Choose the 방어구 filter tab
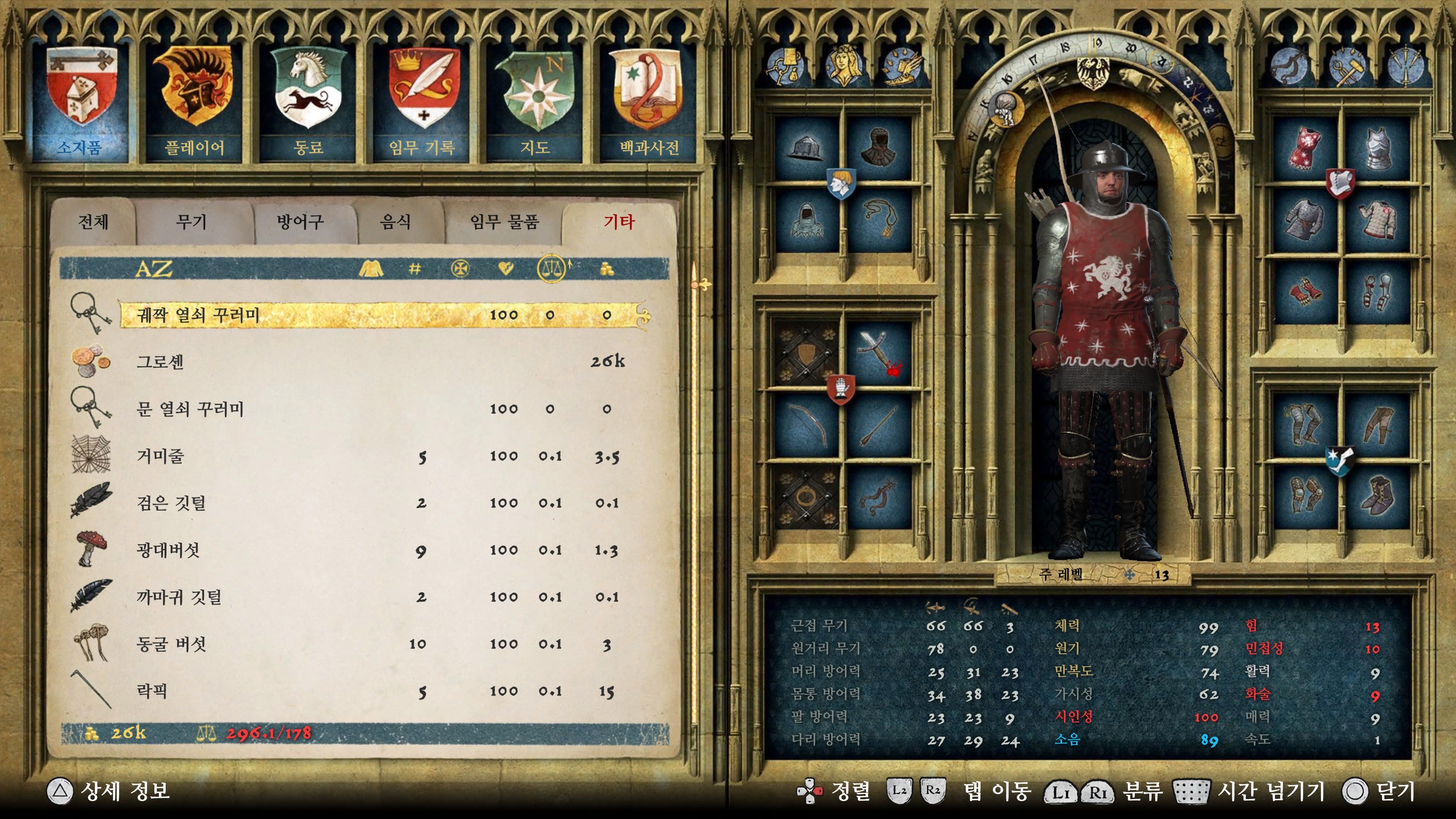 (x=300, y=221)
